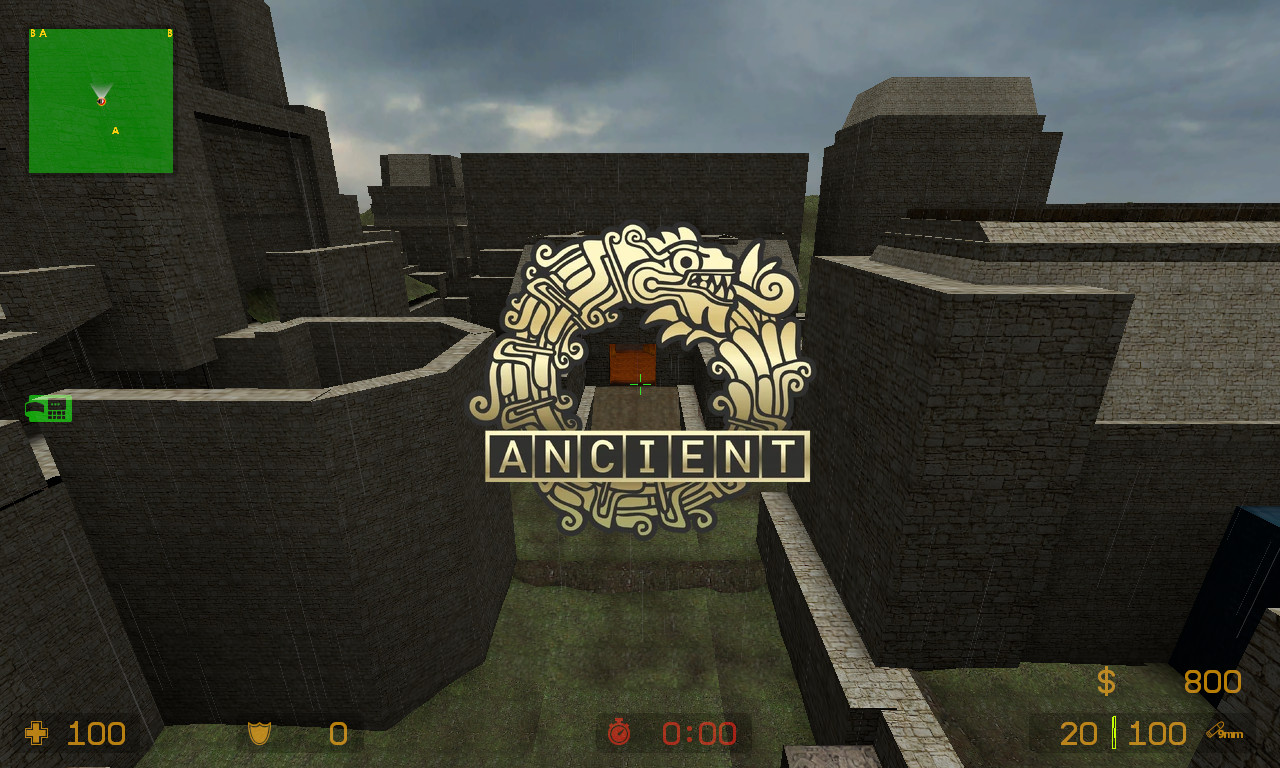Select bombsite A marker on the minimap
This screenshot has width=1280, height=768.
pos(115,131)
